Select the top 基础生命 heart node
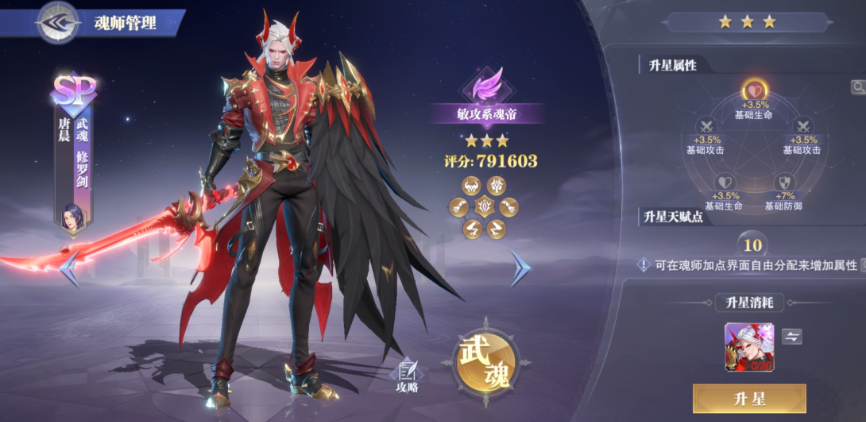Screen dimensions: 866x422 click(x=752, y=91)
